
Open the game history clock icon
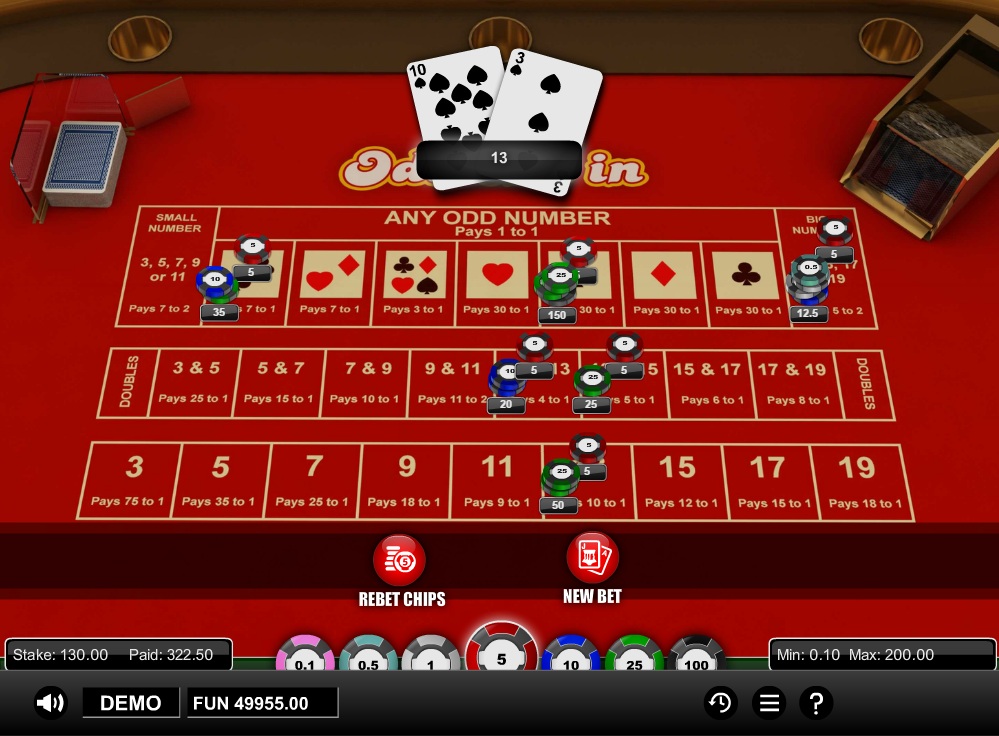[x=719, y=703]
